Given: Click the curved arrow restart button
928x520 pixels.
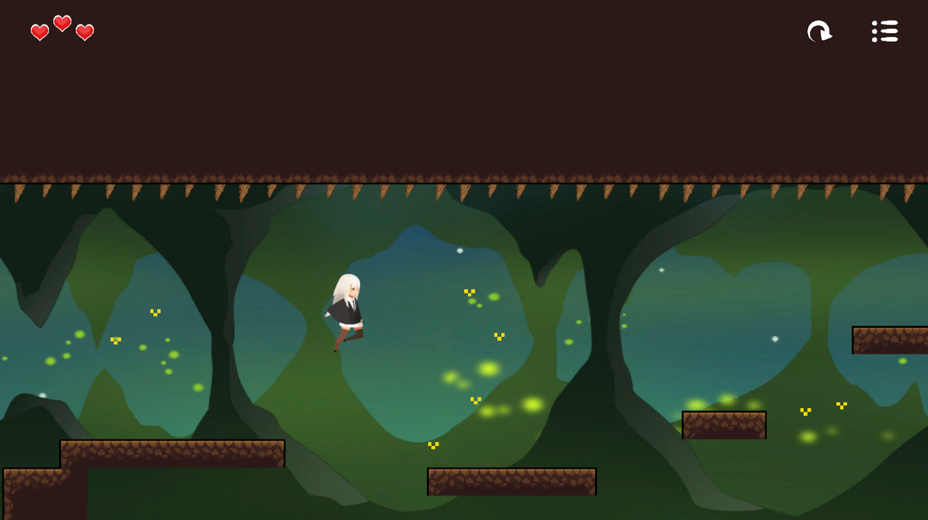Looking at the screenshot, I should 819,32.
